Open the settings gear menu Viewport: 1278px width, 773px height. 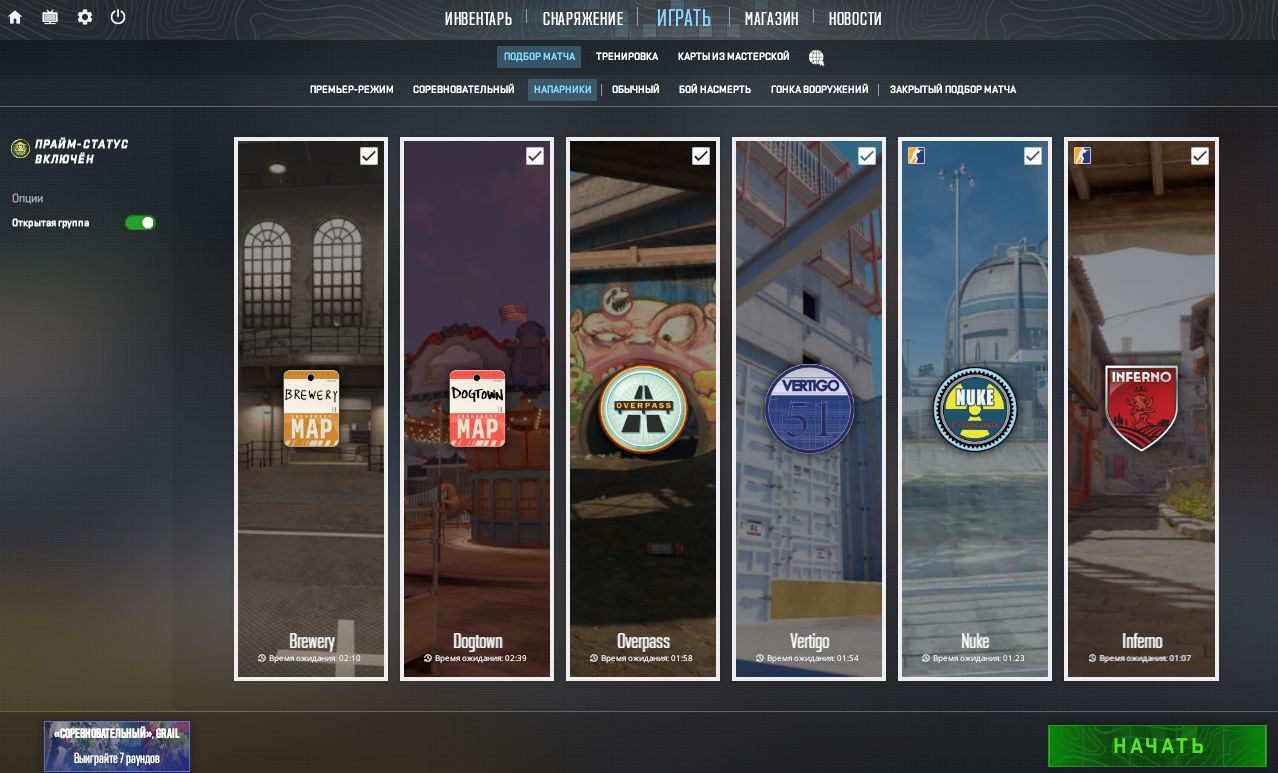(x=85, y=17)
